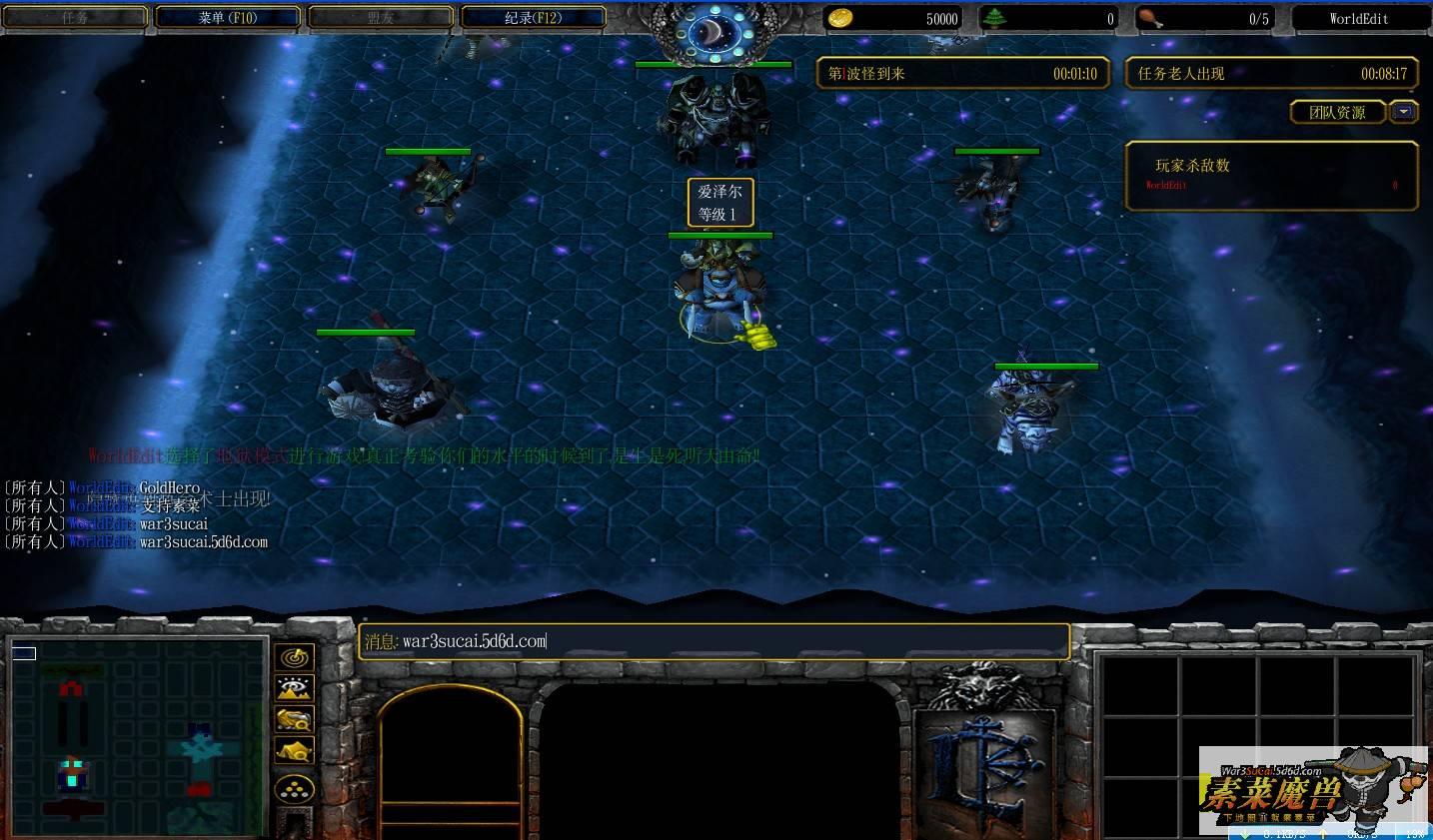Image resolution: width=1433 pixels, height=840 pixels.
Task: Click the gold coin resource icon
Action: pyautogui.click(x=840, y=18)
